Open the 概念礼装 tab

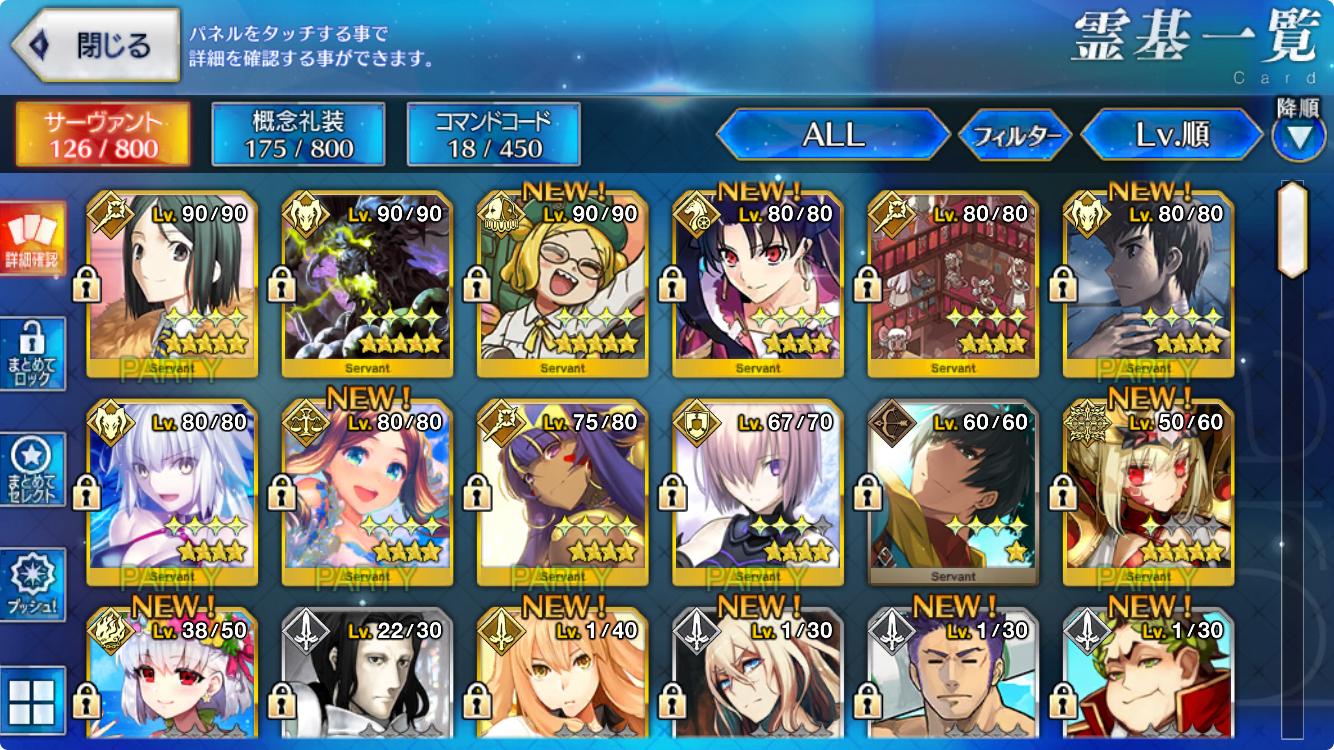(299, 135)
